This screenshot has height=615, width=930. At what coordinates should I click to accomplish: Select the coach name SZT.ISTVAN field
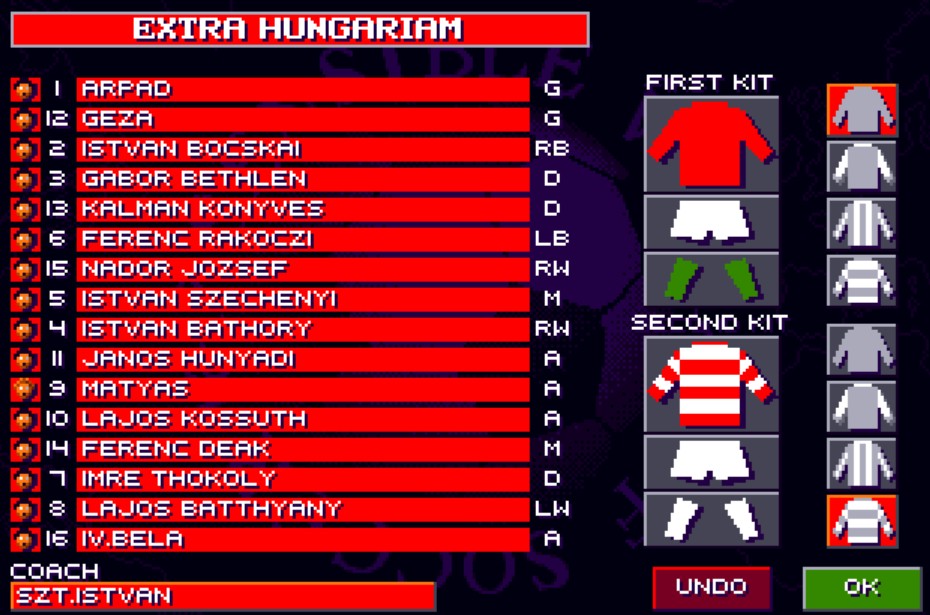[x=223, y=597]
